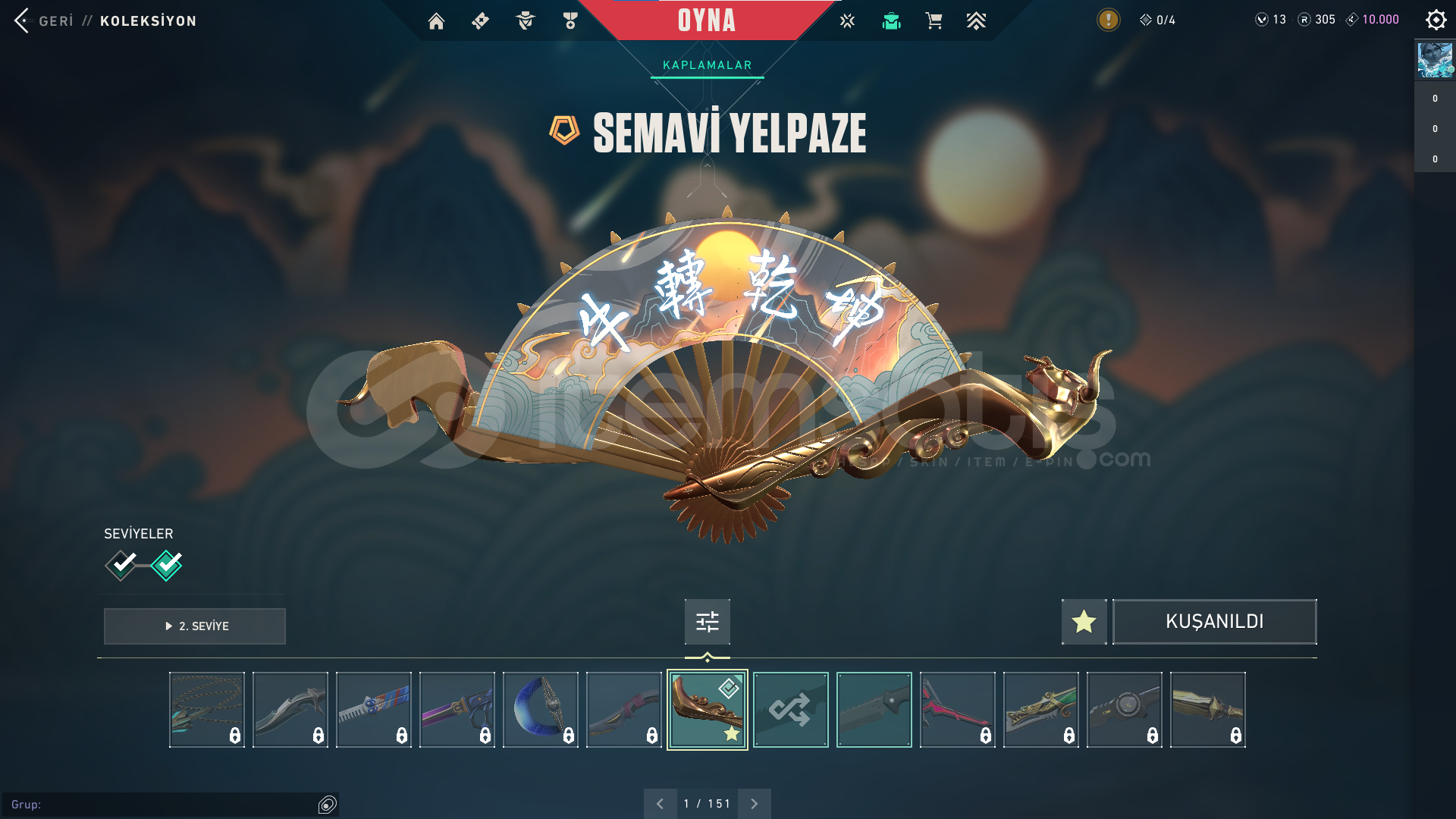Open settings with the gear icon
Viewport: 1456px width, 819px height.
pyautogui.click(x=1436, y=20)
